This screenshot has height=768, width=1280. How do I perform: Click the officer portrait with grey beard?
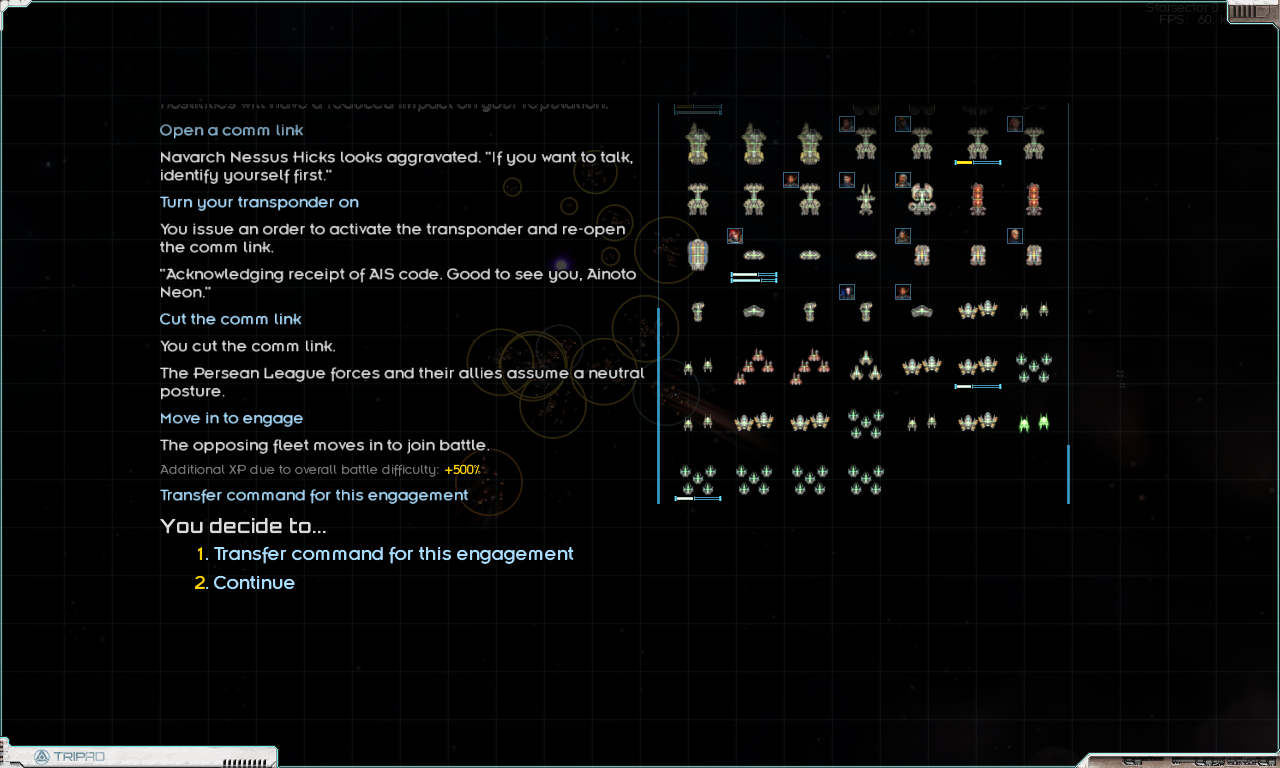[x=903, y=179]
